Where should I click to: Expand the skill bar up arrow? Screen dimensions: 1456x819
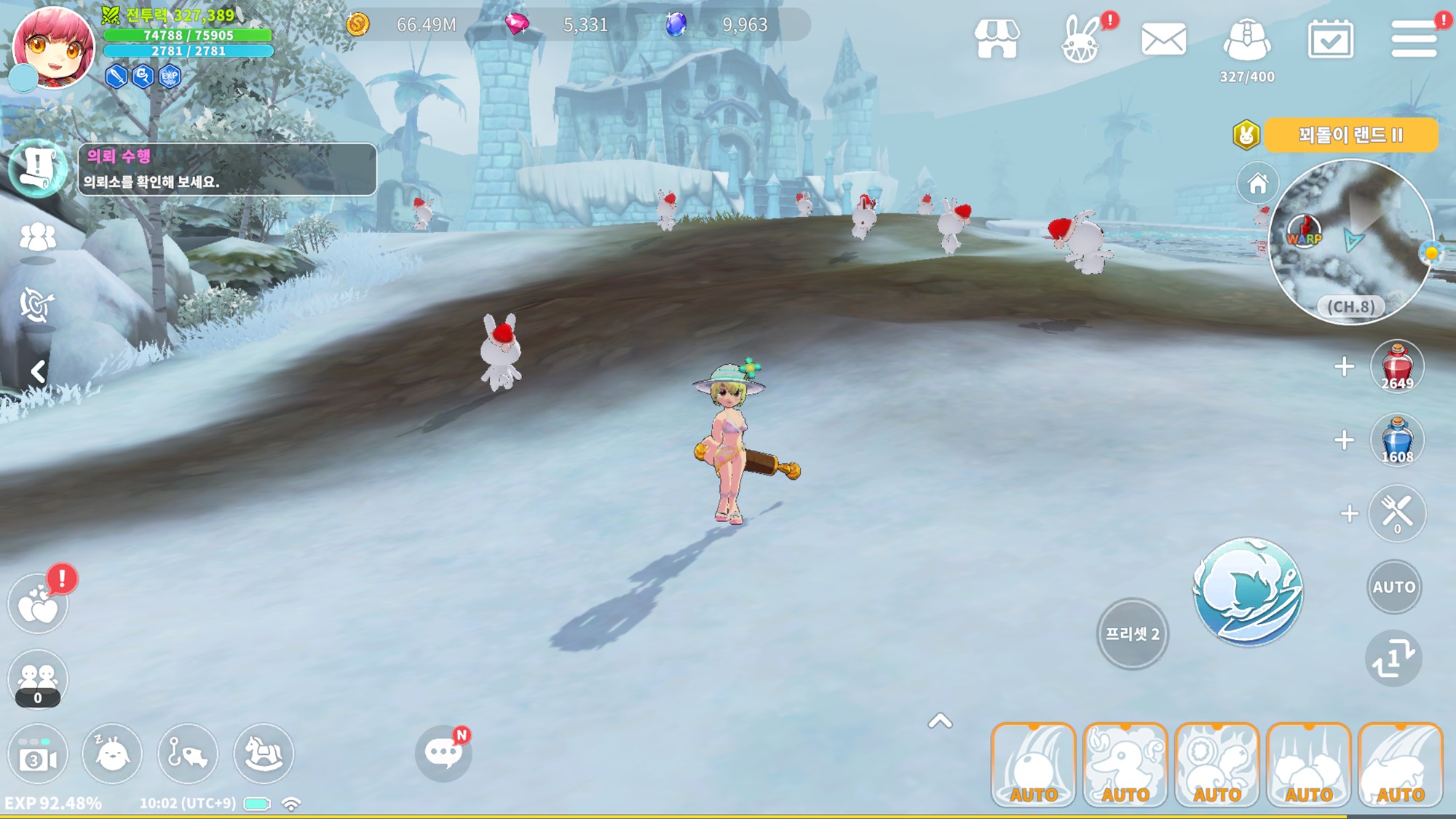click(x=940, y=721)
